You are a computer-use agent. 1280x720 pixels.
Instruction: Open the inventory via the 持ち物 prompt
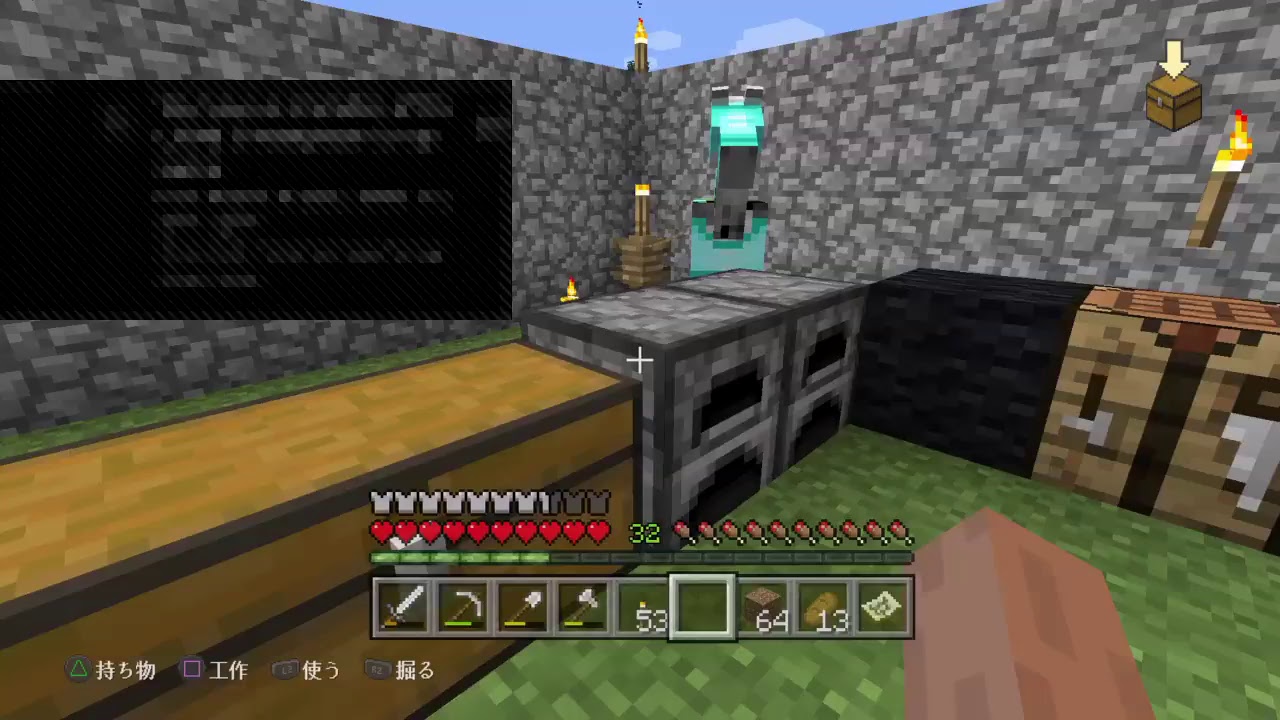coord(110,671)
